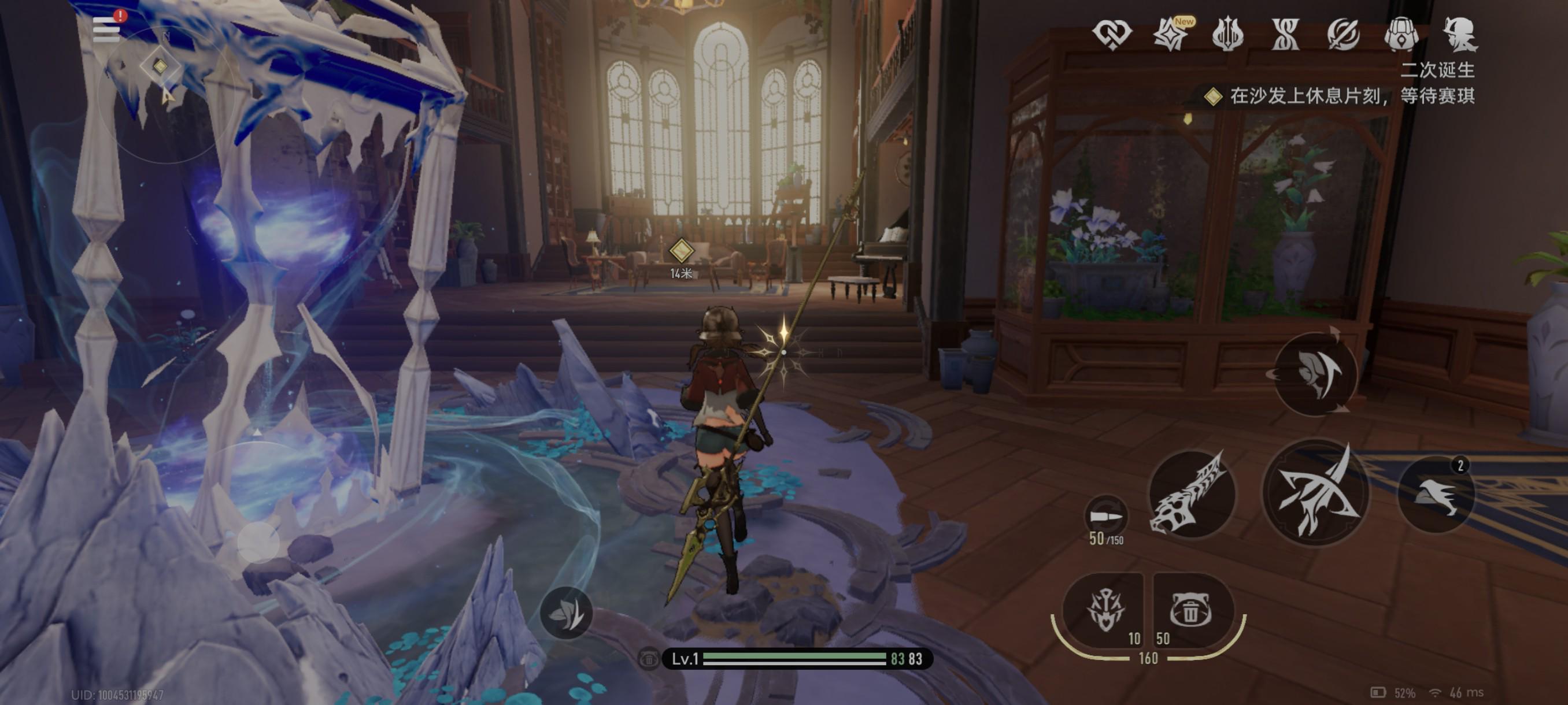Tap the heart-shaped icon in top bar

pos(1111,34)
